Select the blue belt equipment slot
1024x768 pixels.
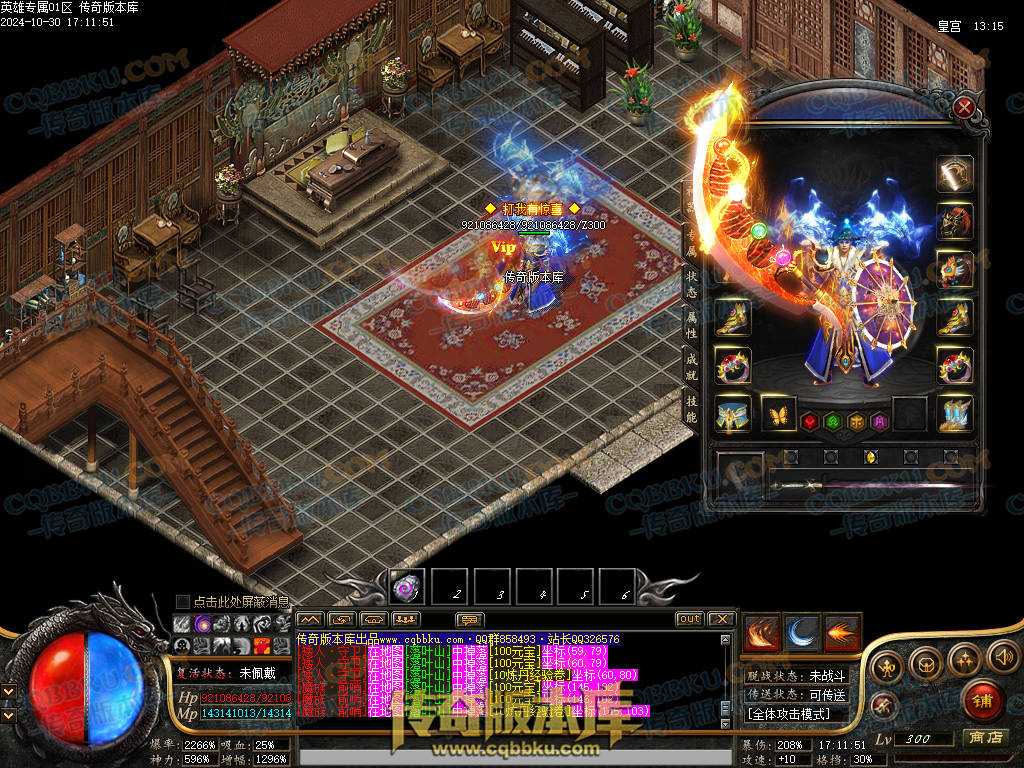733,413
